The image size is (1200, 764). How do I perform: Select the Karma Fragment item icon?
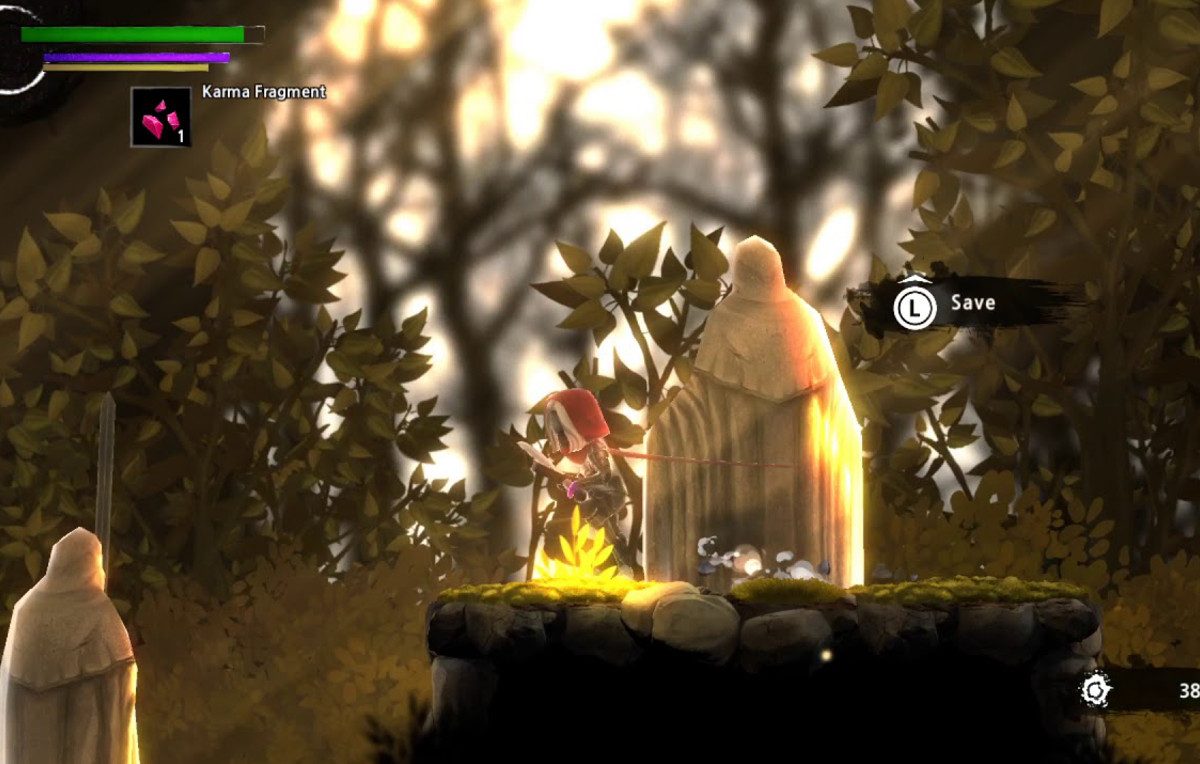pyautogui.click(x=160, y=117)
